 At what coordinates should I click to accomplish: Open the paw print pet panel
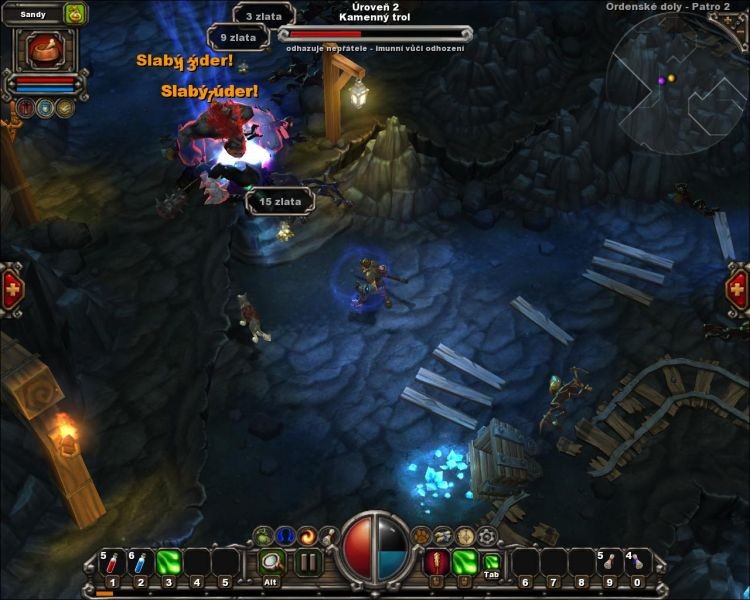421,536
